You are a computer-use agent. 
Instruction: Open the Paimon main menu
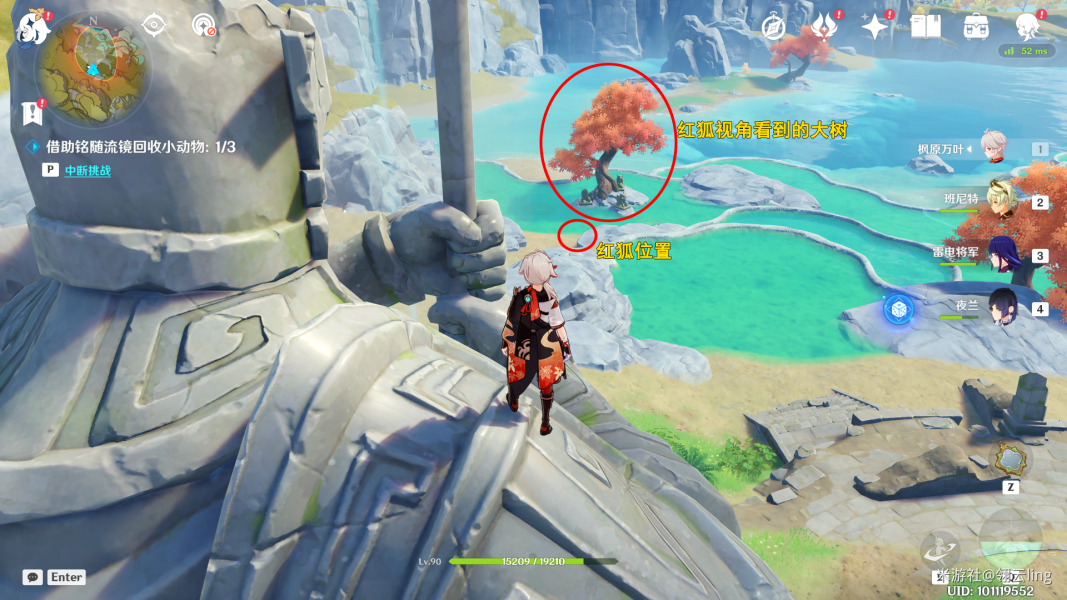pos(33,27)
